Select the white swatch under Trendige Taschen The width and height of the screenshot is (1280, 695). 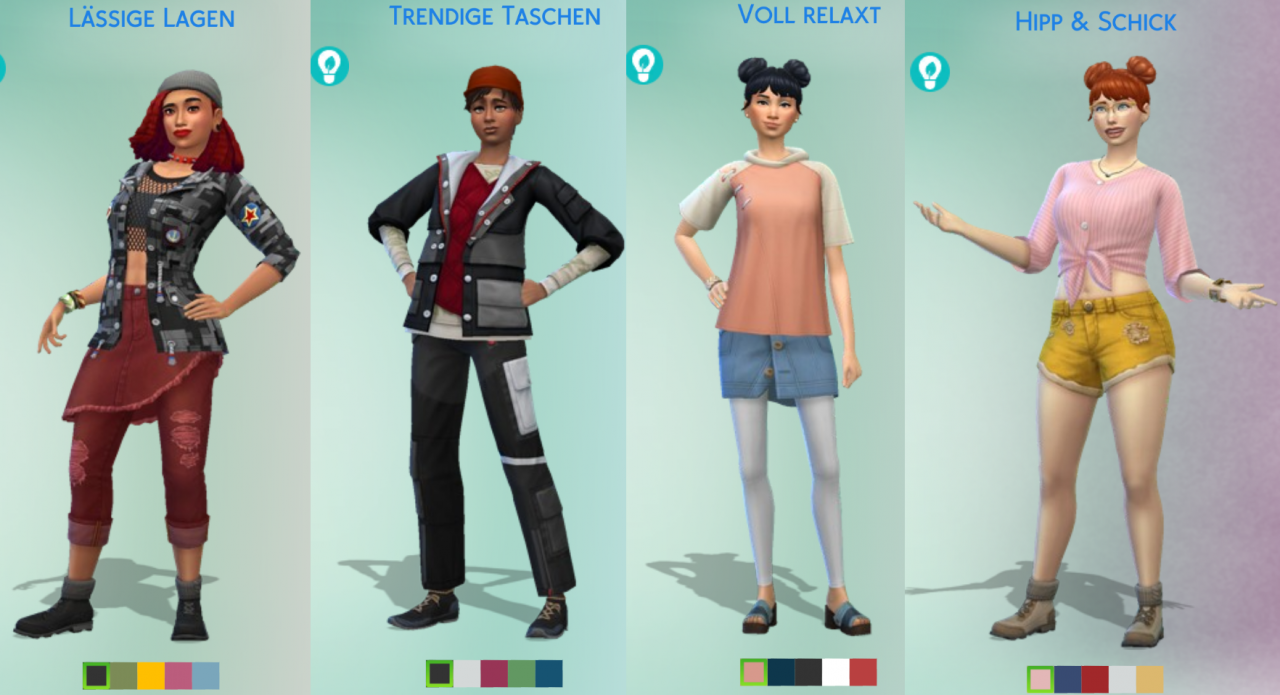click(467, 674)
